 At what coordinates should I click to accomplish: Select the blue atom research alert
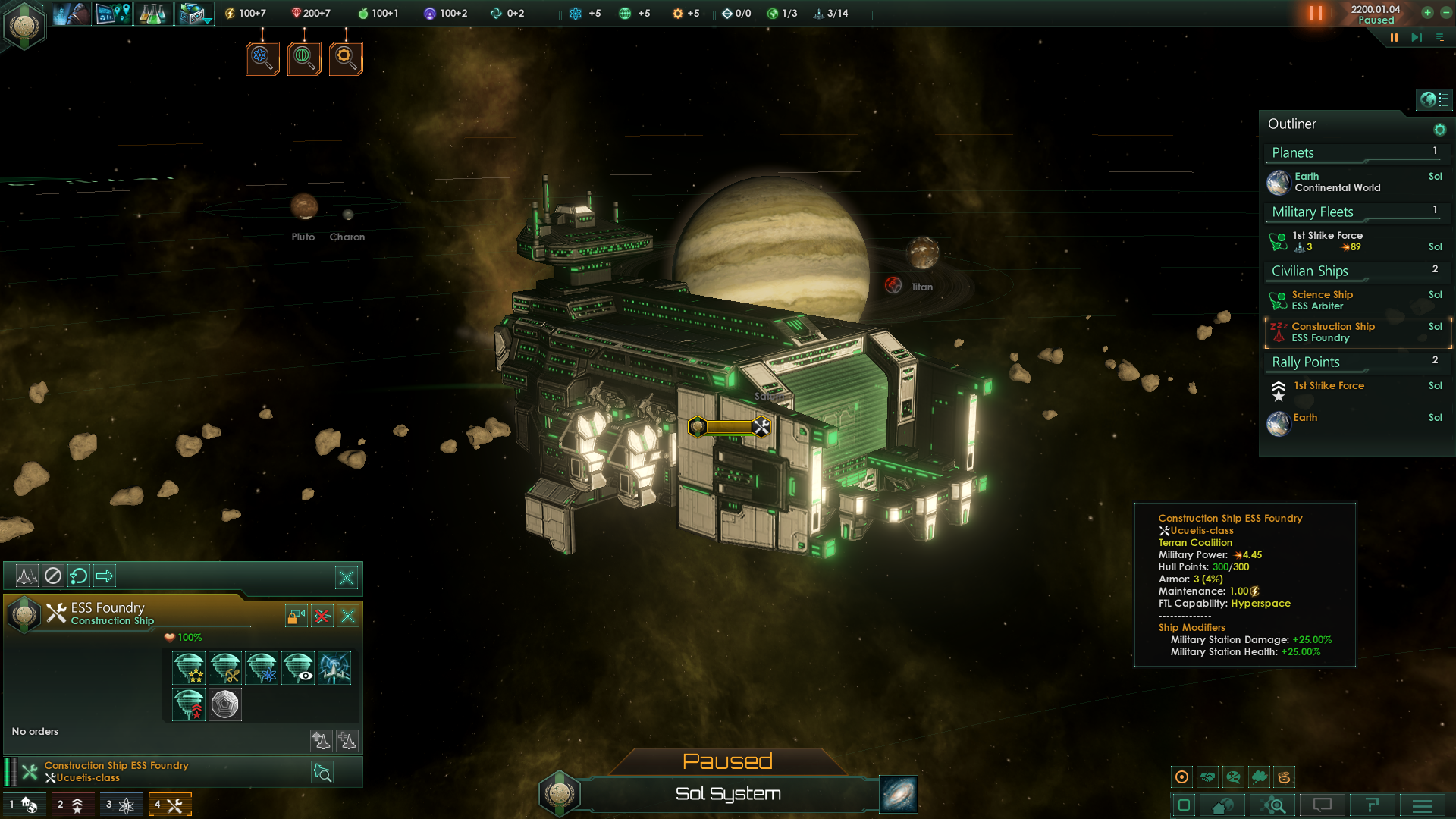point(262,58)
